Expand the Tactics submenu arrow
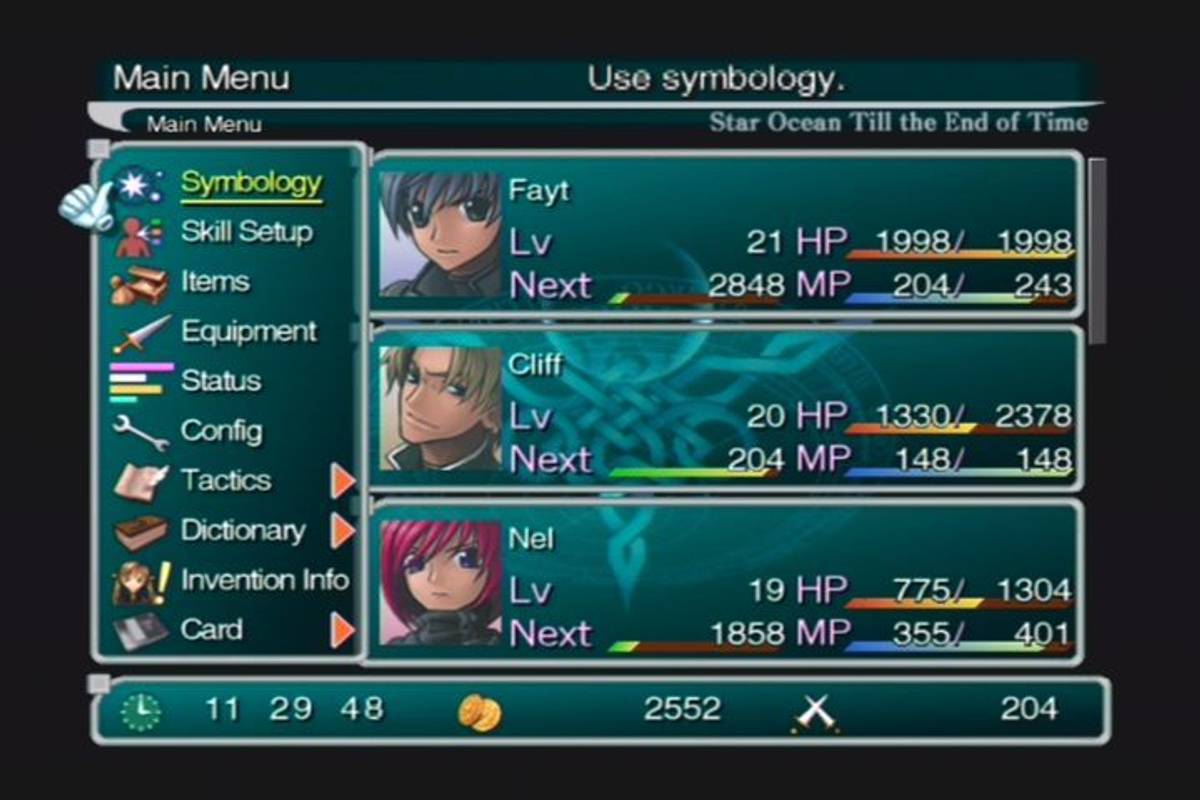 (x=343, y=481)
